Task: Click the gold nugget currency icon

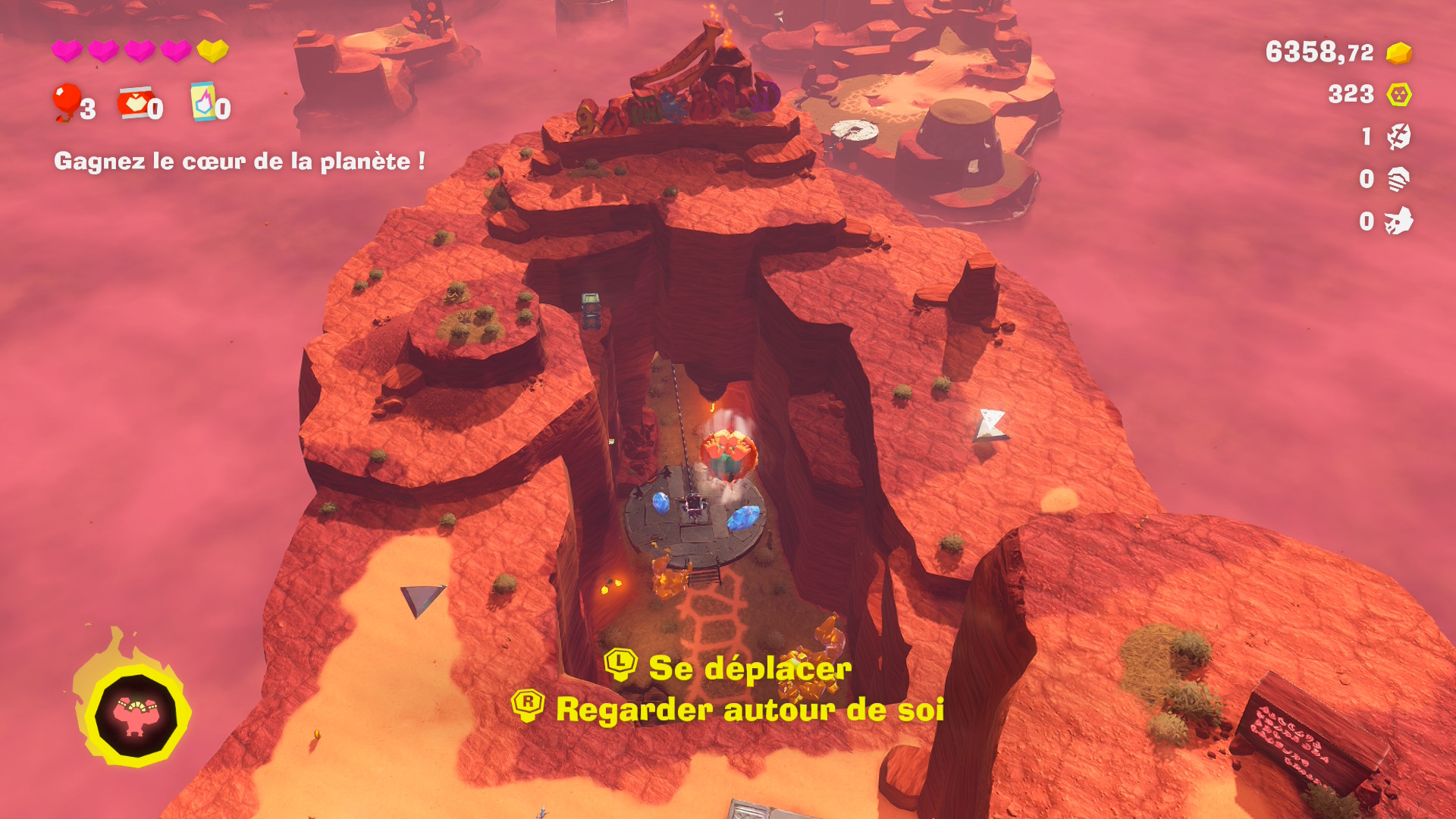Action: coord(1398,53)
